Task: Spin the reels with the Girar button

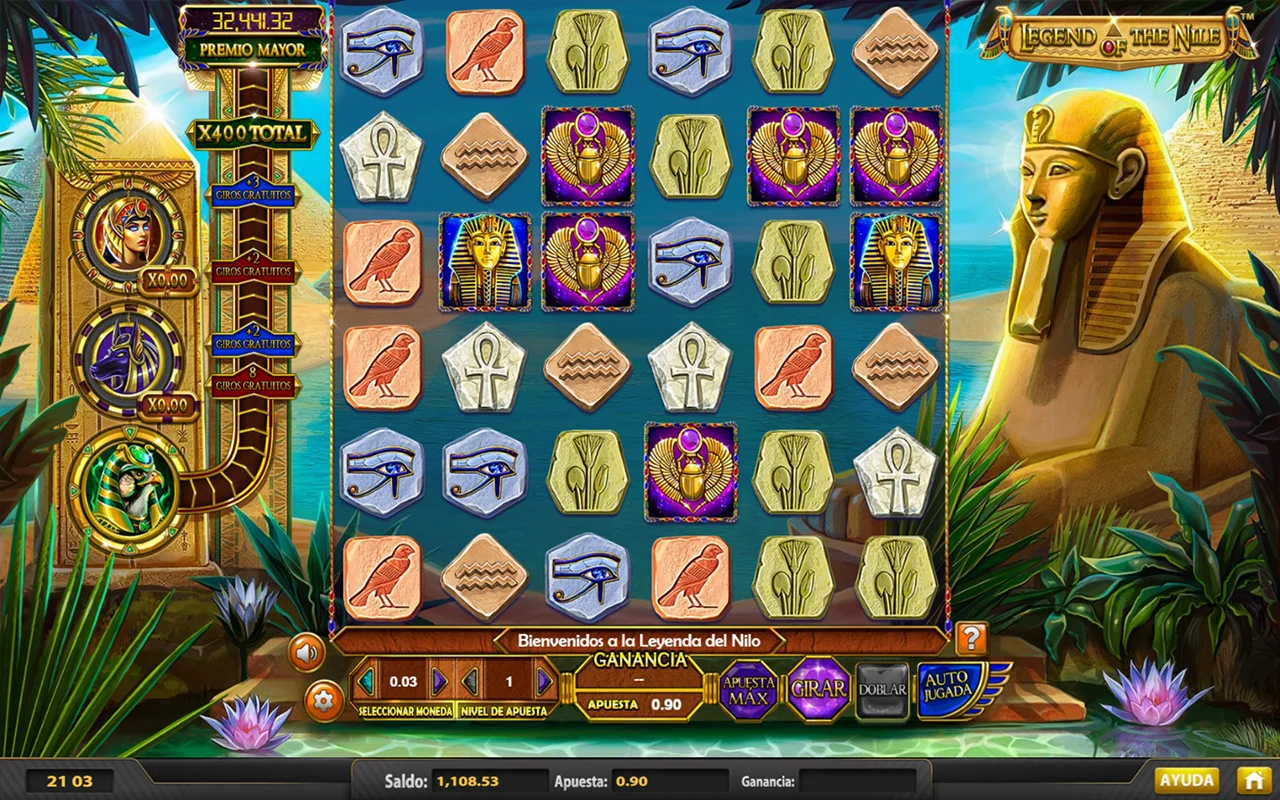Action: coord(818,689)
